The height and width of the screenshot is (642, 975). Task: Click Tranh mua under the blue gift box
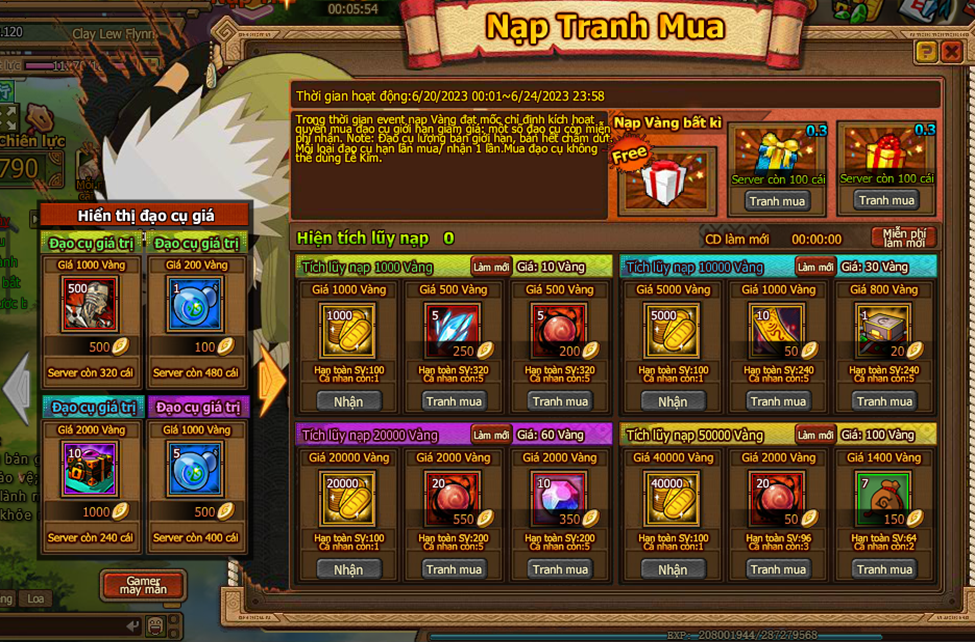tap(777, 201)
